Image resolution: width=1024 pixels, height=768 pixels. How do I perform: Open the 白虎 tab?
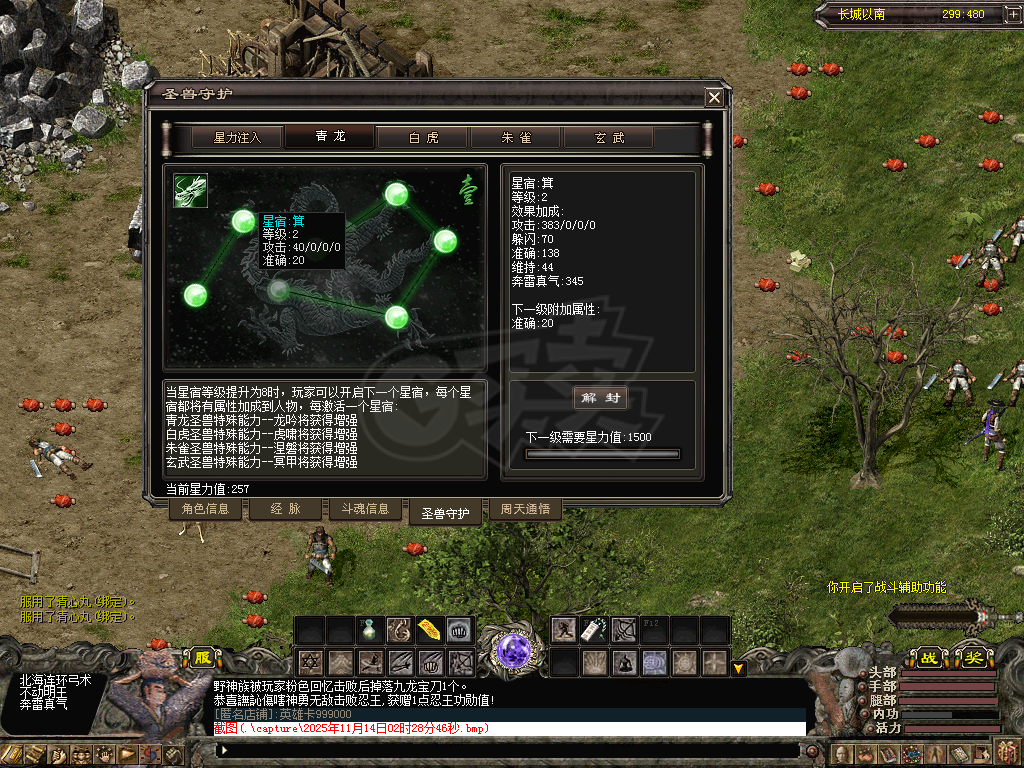(423, 138)
